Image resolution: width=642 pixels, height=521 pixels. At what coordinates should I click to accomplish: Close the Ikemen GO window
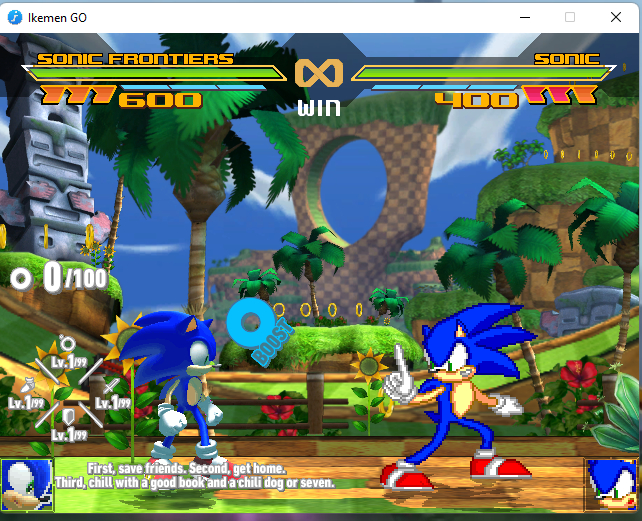pyautogui.click(x=615, y=17)
